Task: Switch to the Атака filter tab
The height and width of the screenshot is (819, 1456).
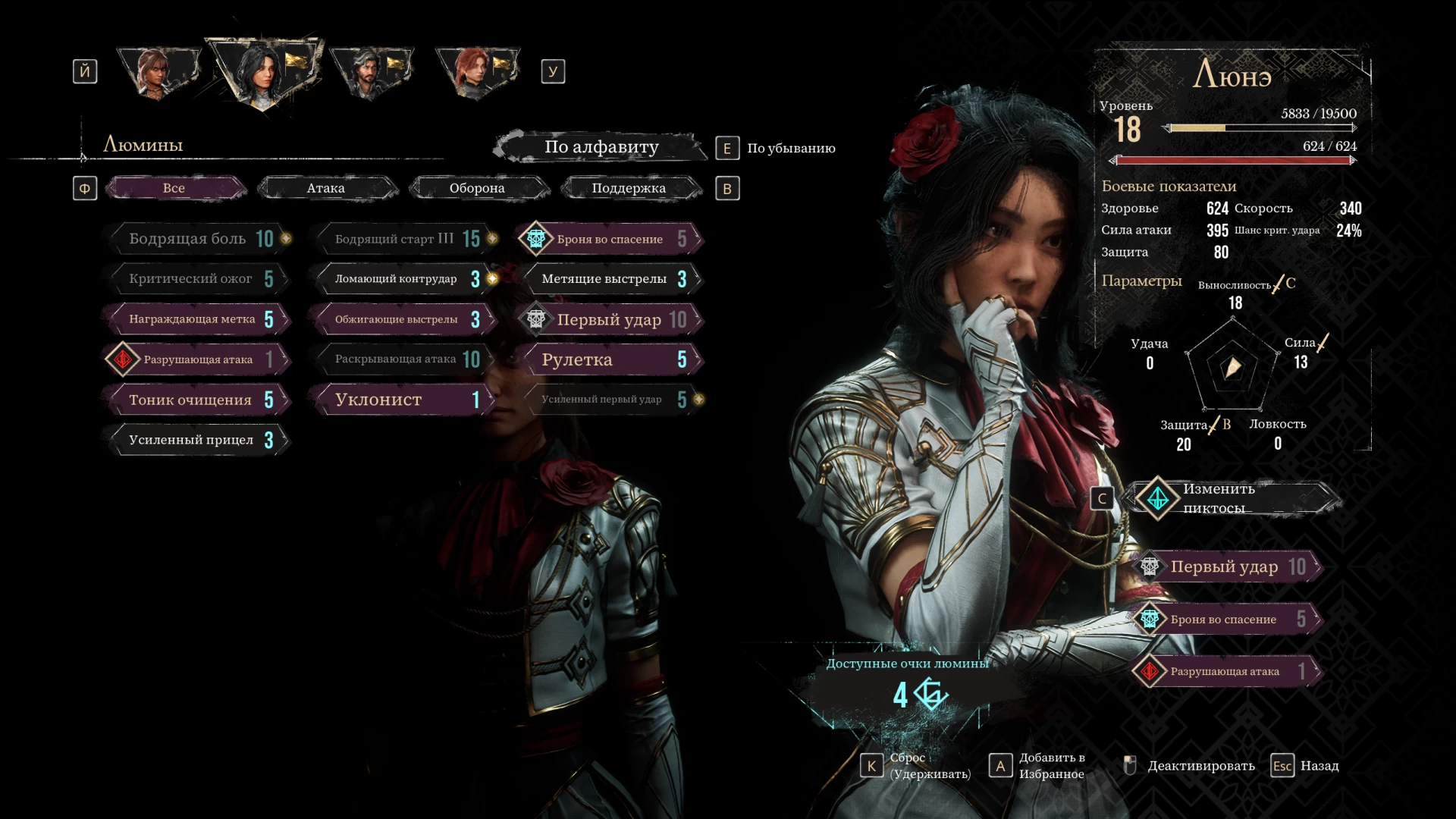Action: coord(326,188)
